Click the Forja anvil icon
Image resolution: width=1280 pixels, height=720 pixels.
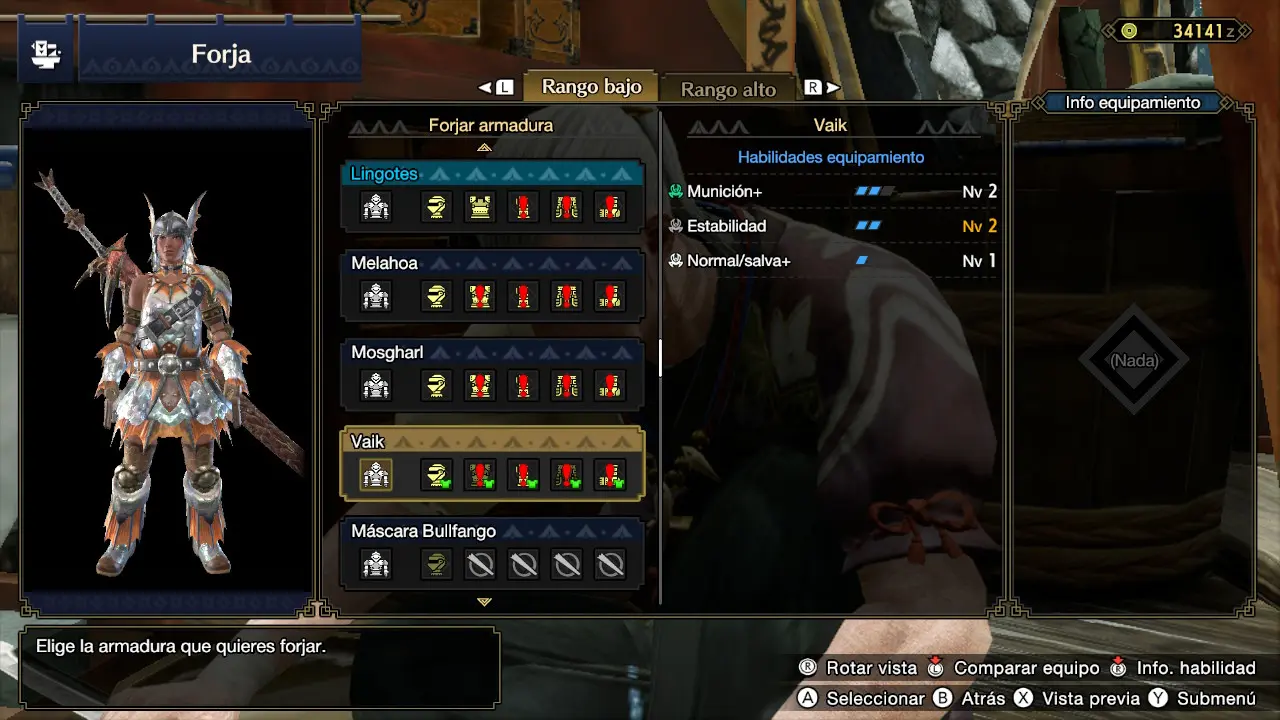click(x=45, y=54)
